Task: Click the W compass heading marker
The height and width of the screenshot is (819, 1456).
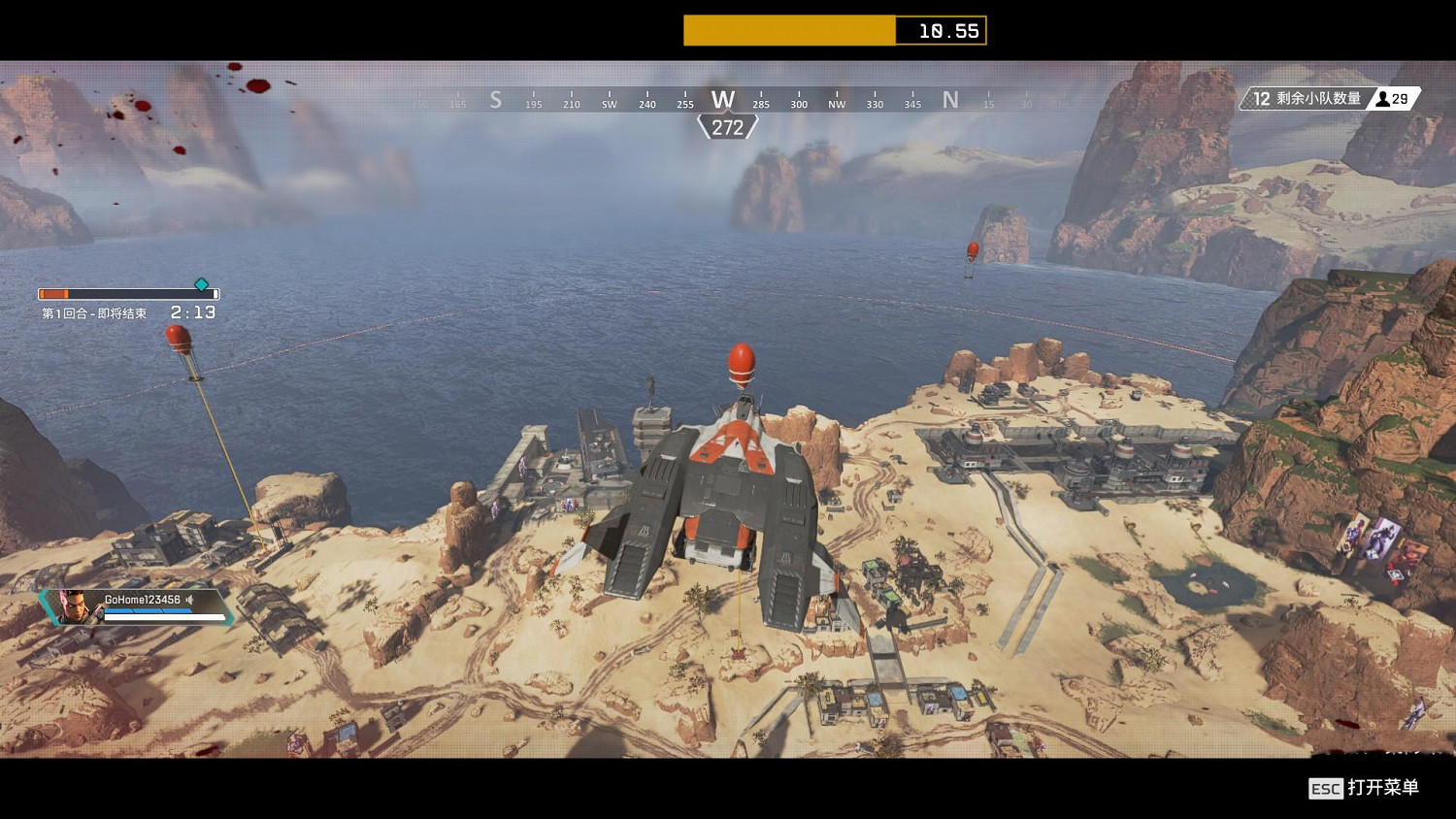Action: (x=721, y=99)
